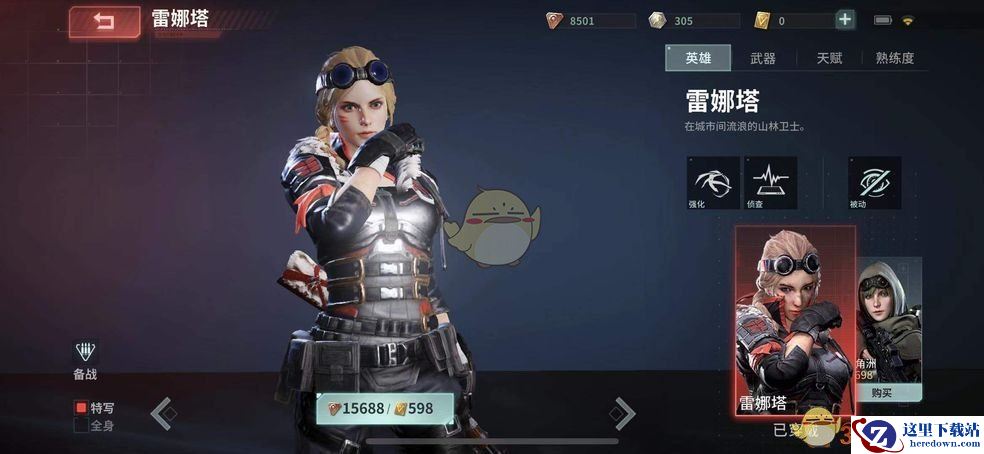The width and height of the screenshot is (984, 454).
Task: Go back using the red arrow button
Action: pyautogui.click(x=104, y=21)
